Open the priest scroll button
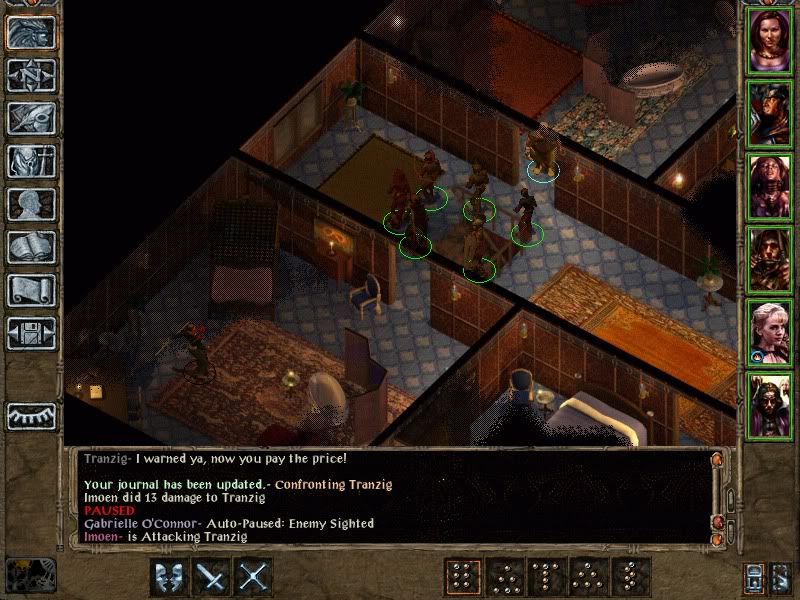This screenshot has width=800, height=600. coord(31,291)
